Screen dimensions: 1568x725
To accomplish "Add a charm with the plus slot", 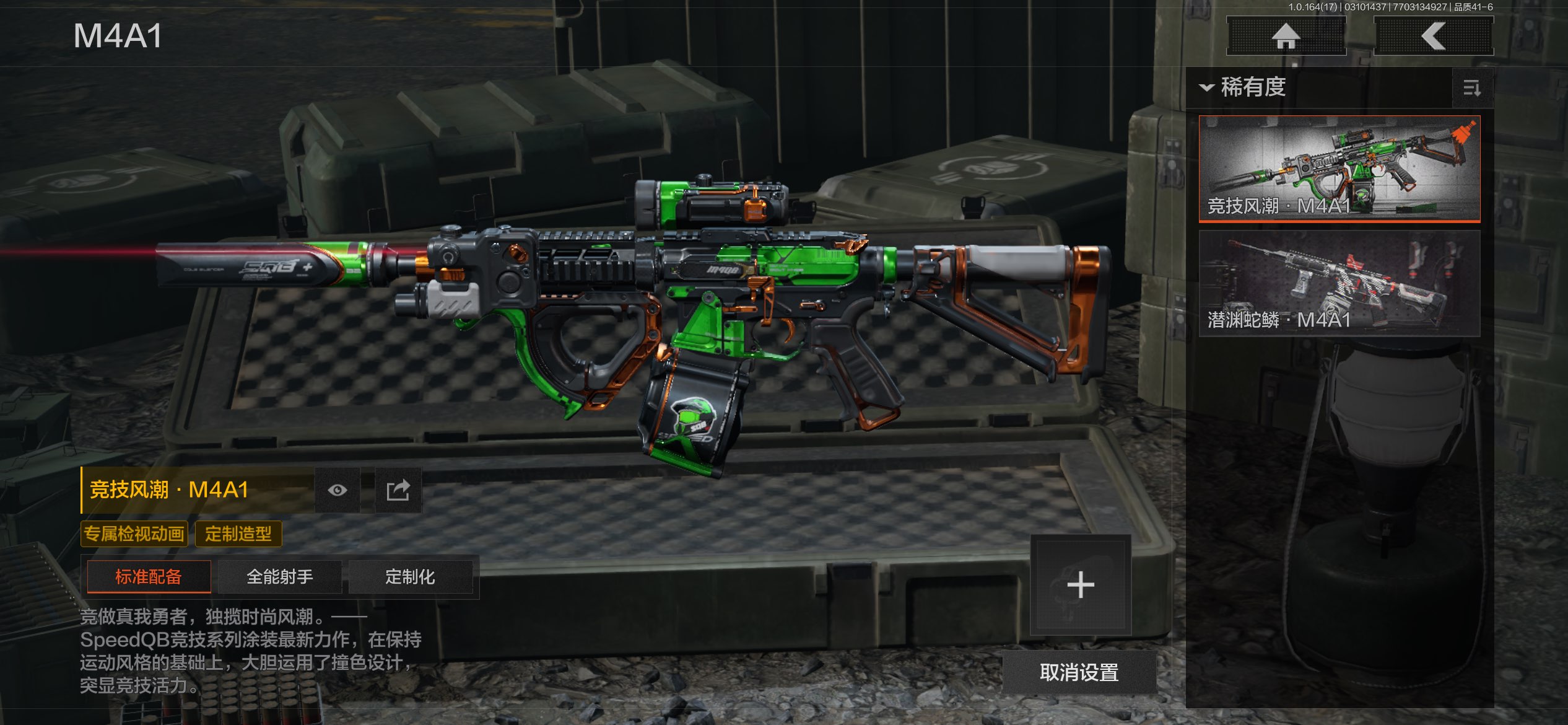I will [x=1081, y=585].
